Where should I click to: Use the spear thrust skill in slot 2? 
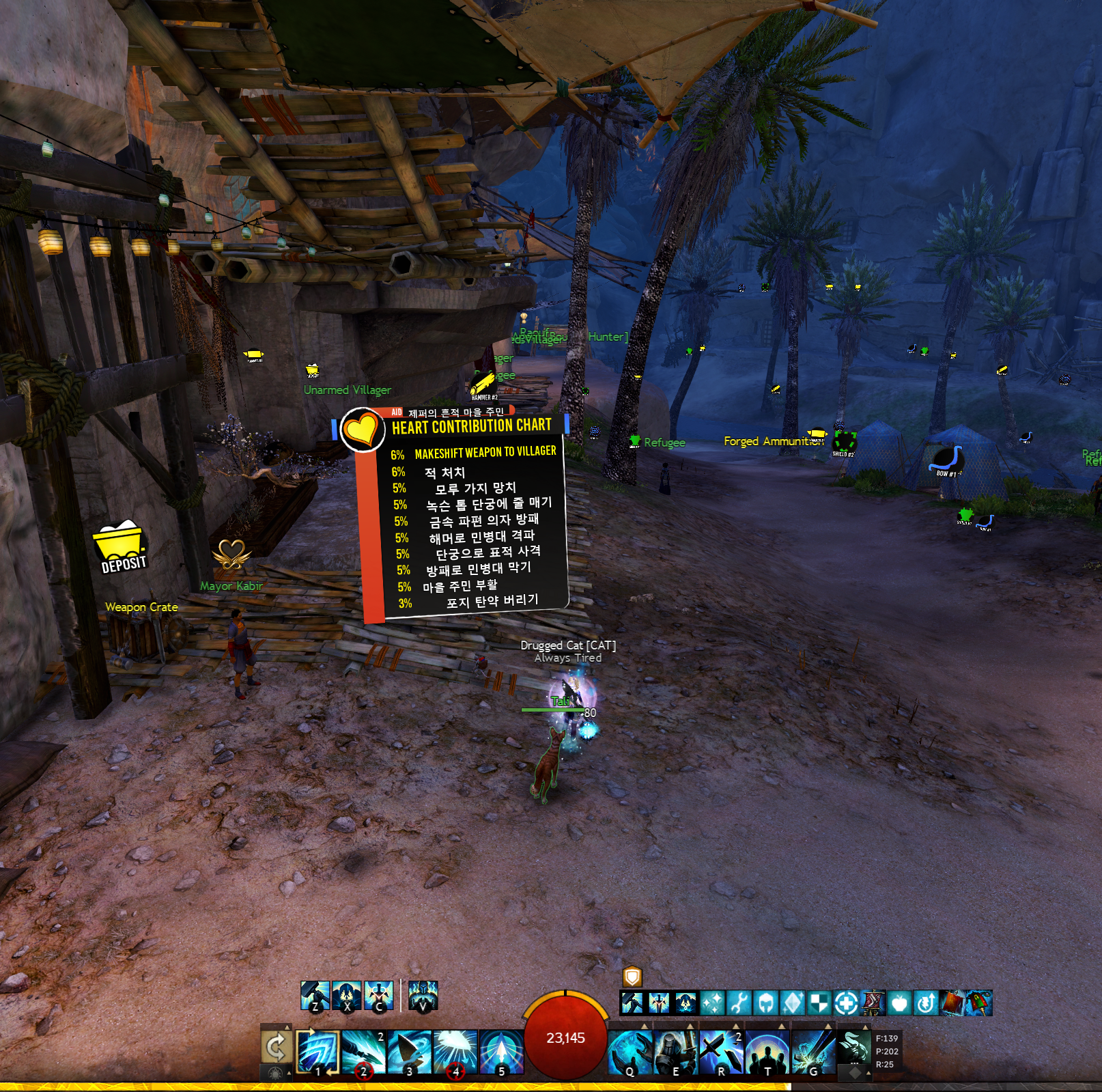coord(363,1051)
